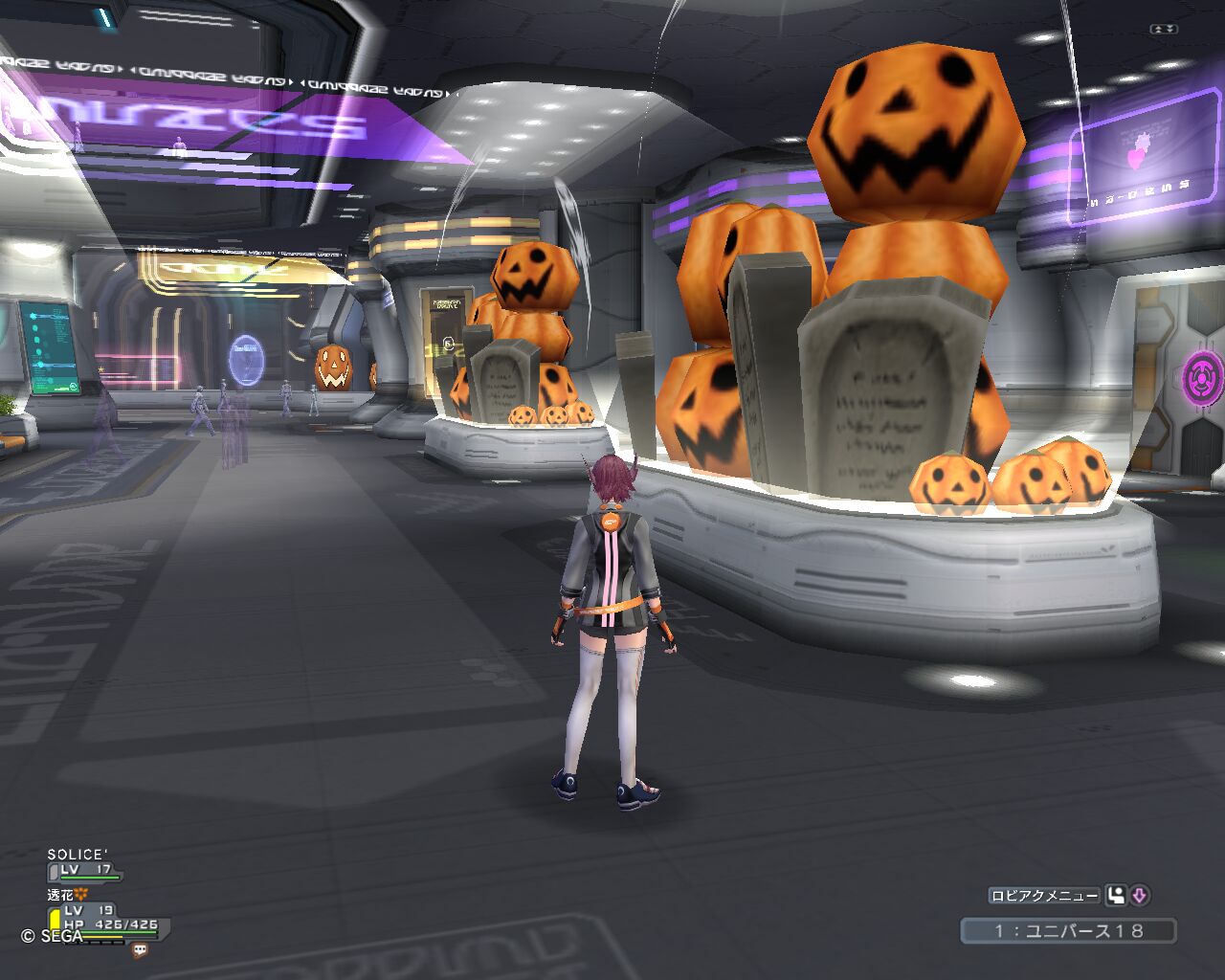1225x980 pixels.
Task: Open the ロビアクメニュー lobby action menu
Action: pos(1044,896)
